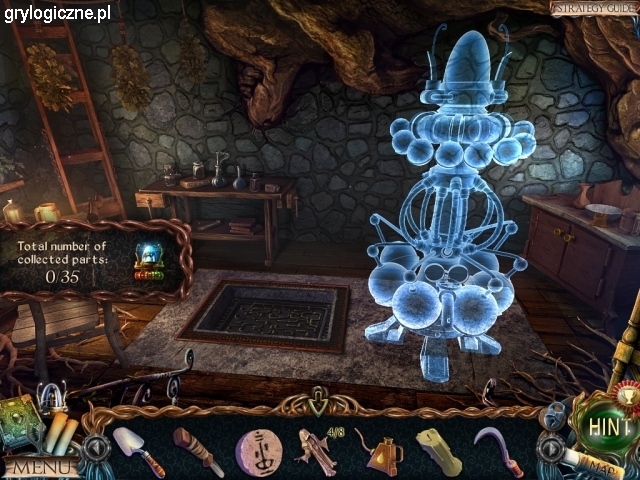Choose the round engraved stone disc

coord(258,450)
